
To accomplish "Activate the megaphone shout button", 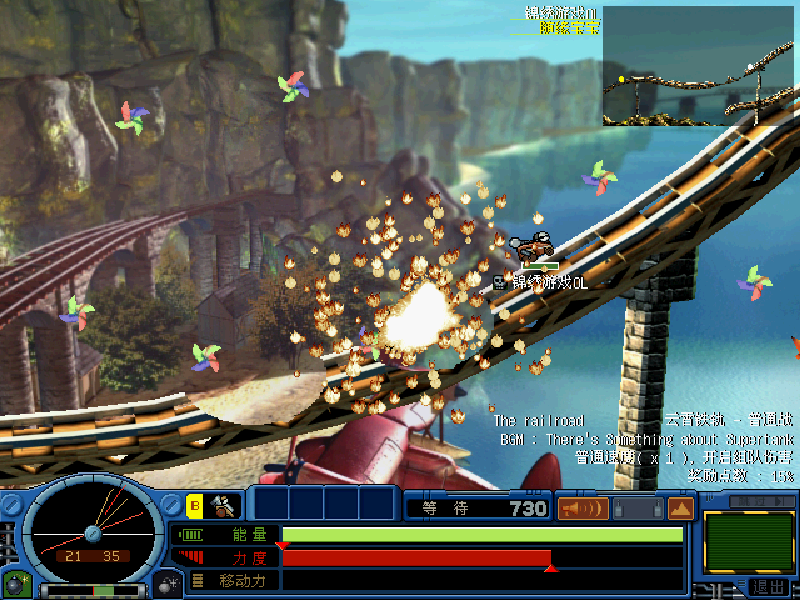I will coord(582,508).
